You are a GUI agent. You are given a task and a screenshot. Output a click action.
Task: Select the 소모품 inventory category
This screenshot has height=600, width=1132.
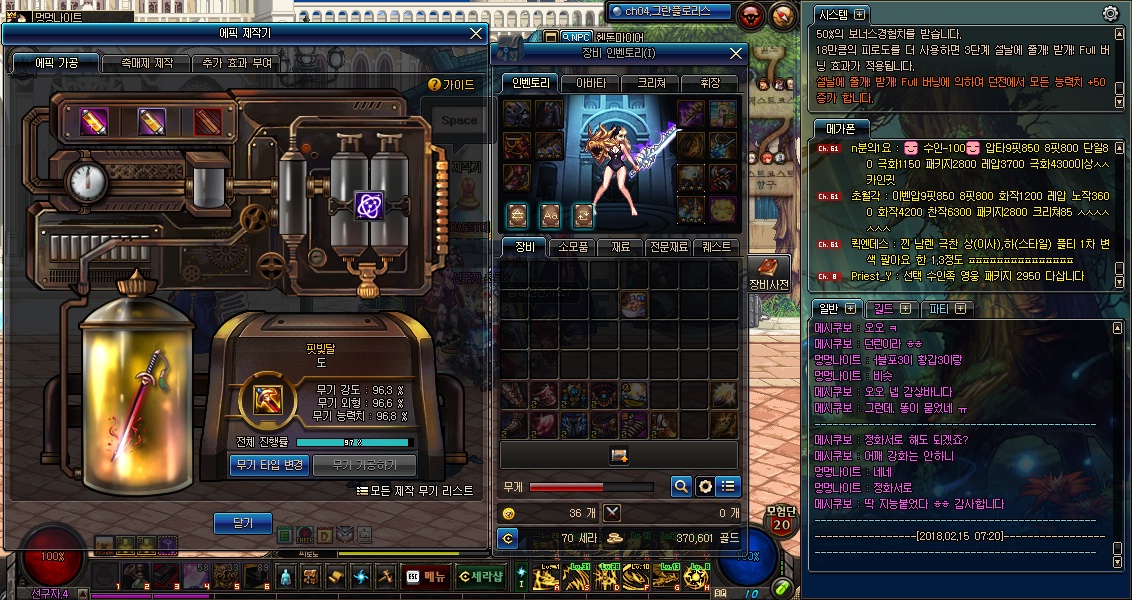(573, 247)
